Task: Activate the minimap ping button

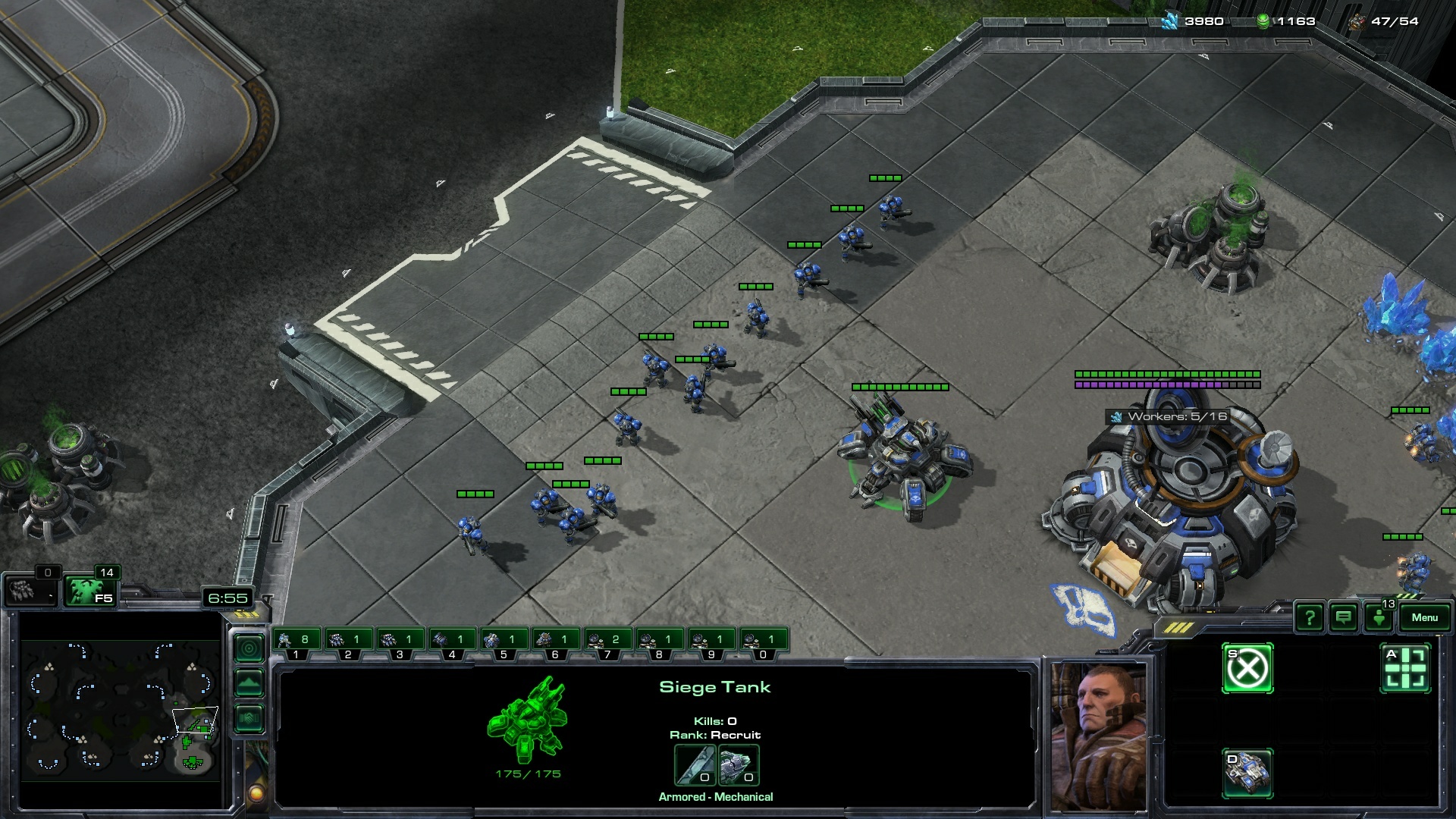Action: 249,648
